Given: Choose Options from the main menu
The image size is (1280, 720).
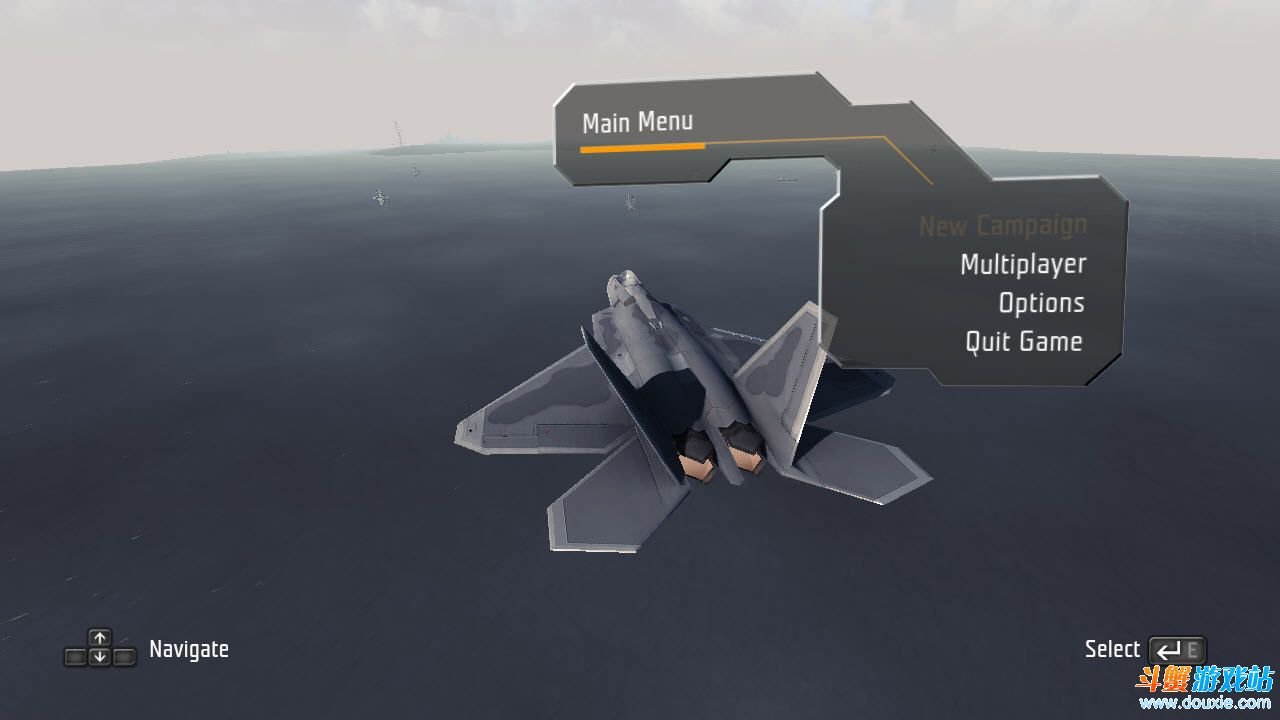Looking at the screenshot, I should [1041, 303].
